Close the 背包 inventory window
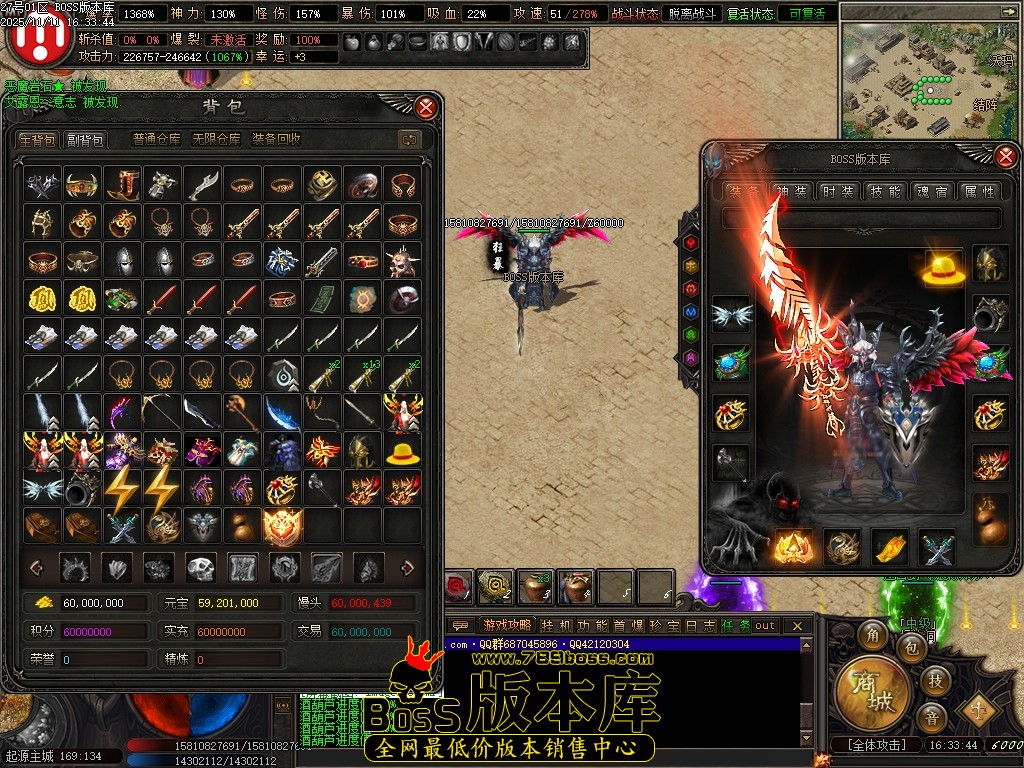The height and width of the screenshot is (768, 1024). point(426,107)
